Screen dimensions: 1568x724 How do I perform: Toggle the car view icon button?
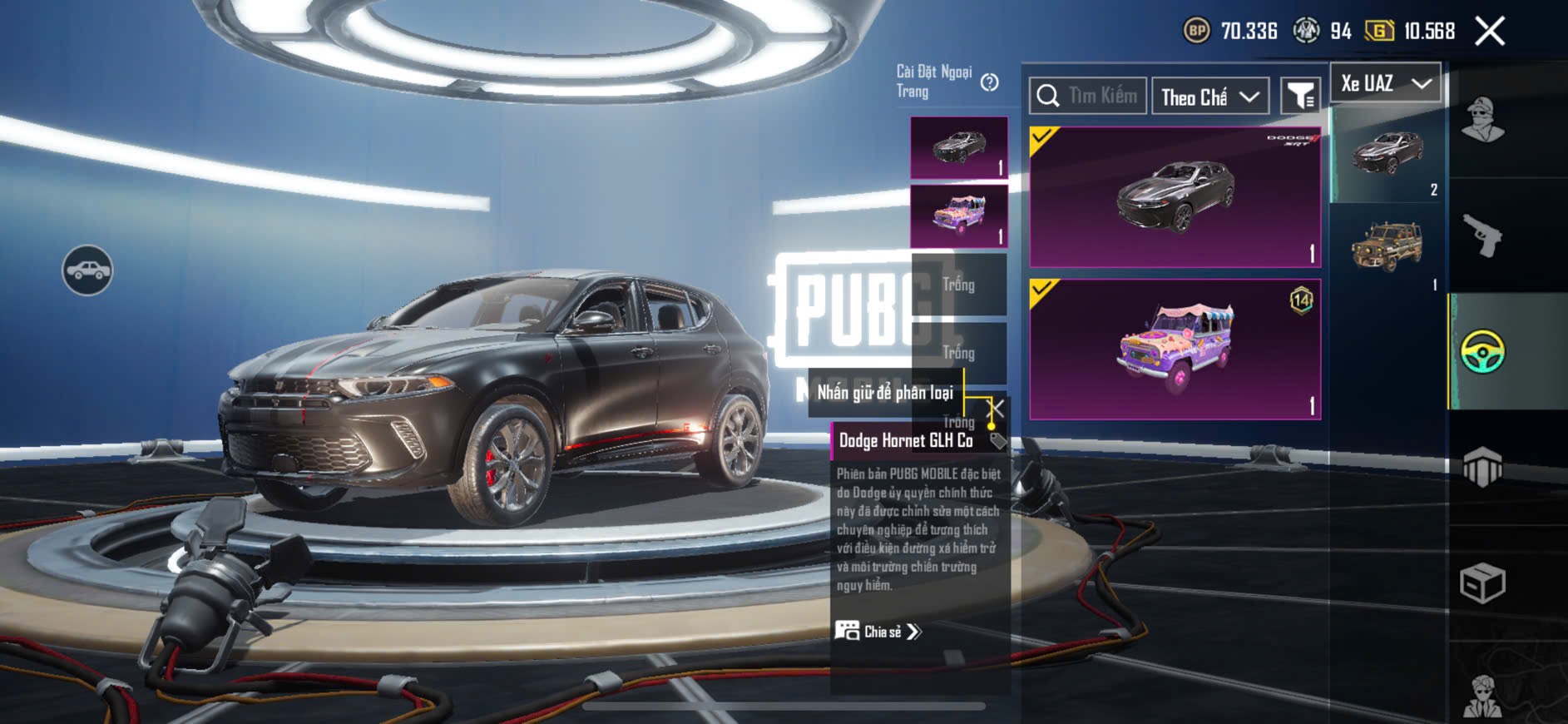pos(87,270)
